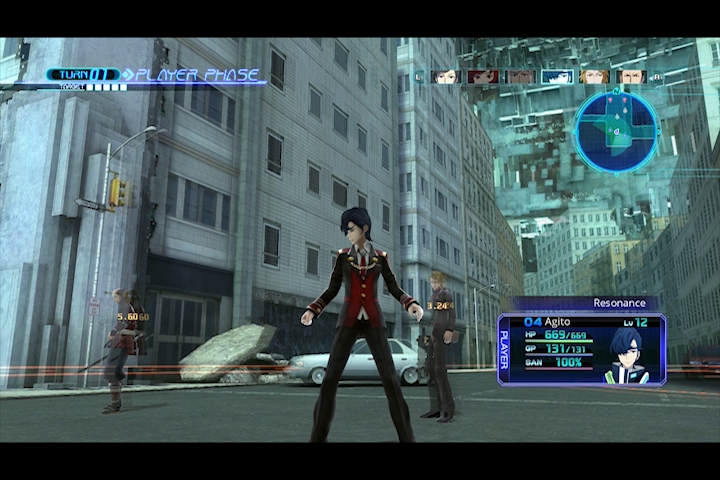The width and height of the screenshot is (720, 480).
Task: Choose the highlighted blue-haired portrait in turn order
Action: (556, 76)
